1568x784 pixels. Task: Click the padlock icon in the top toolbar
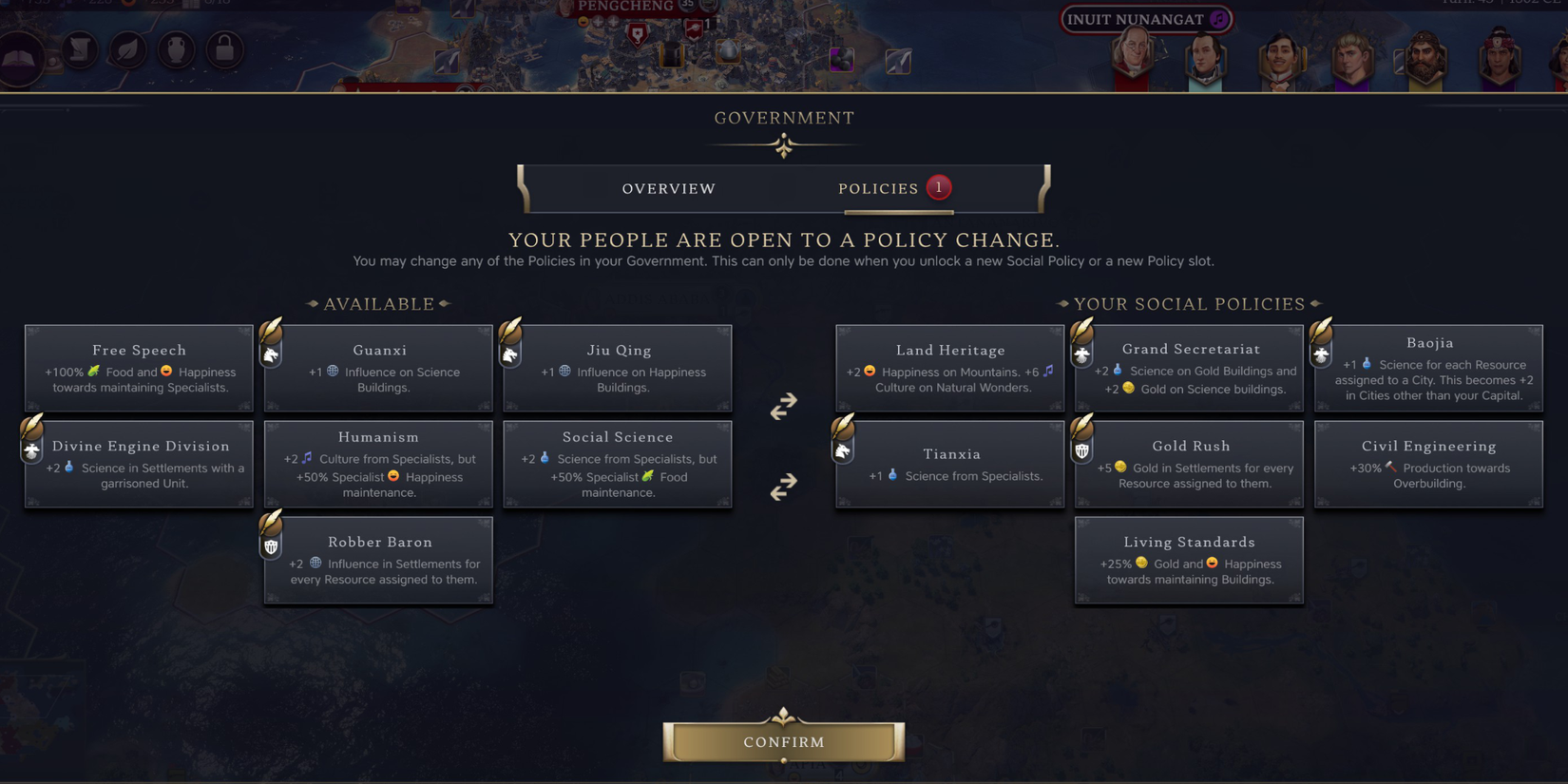click(x=224, y=49)
